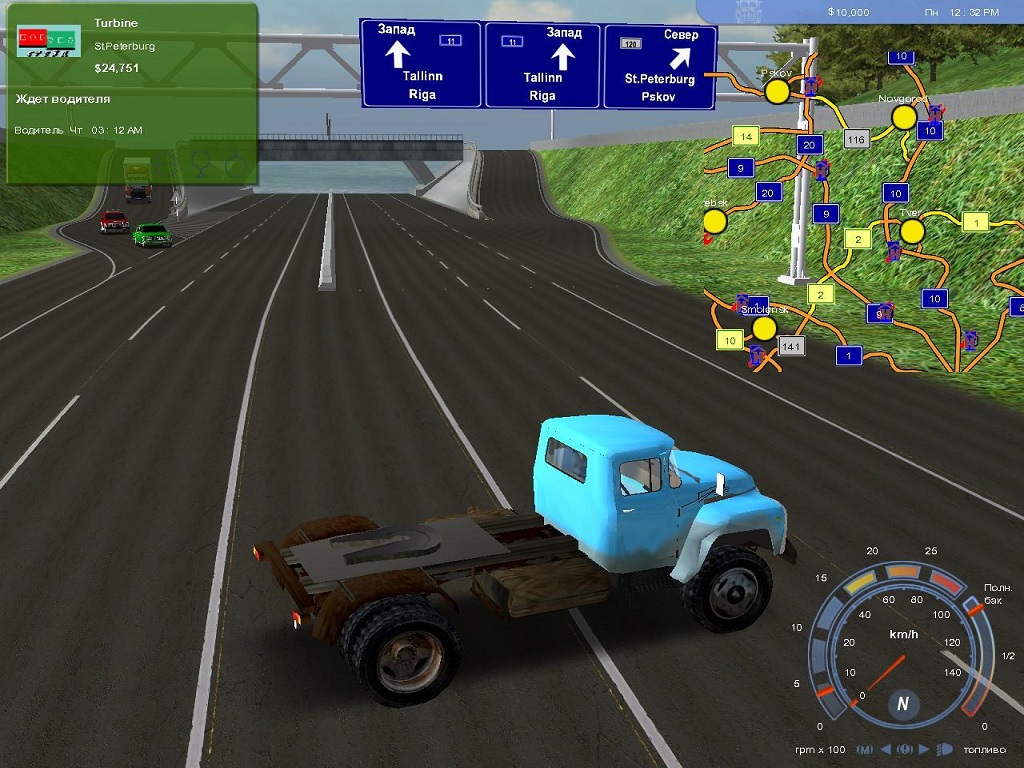Click the grey 141 route marker

point(791,346)
